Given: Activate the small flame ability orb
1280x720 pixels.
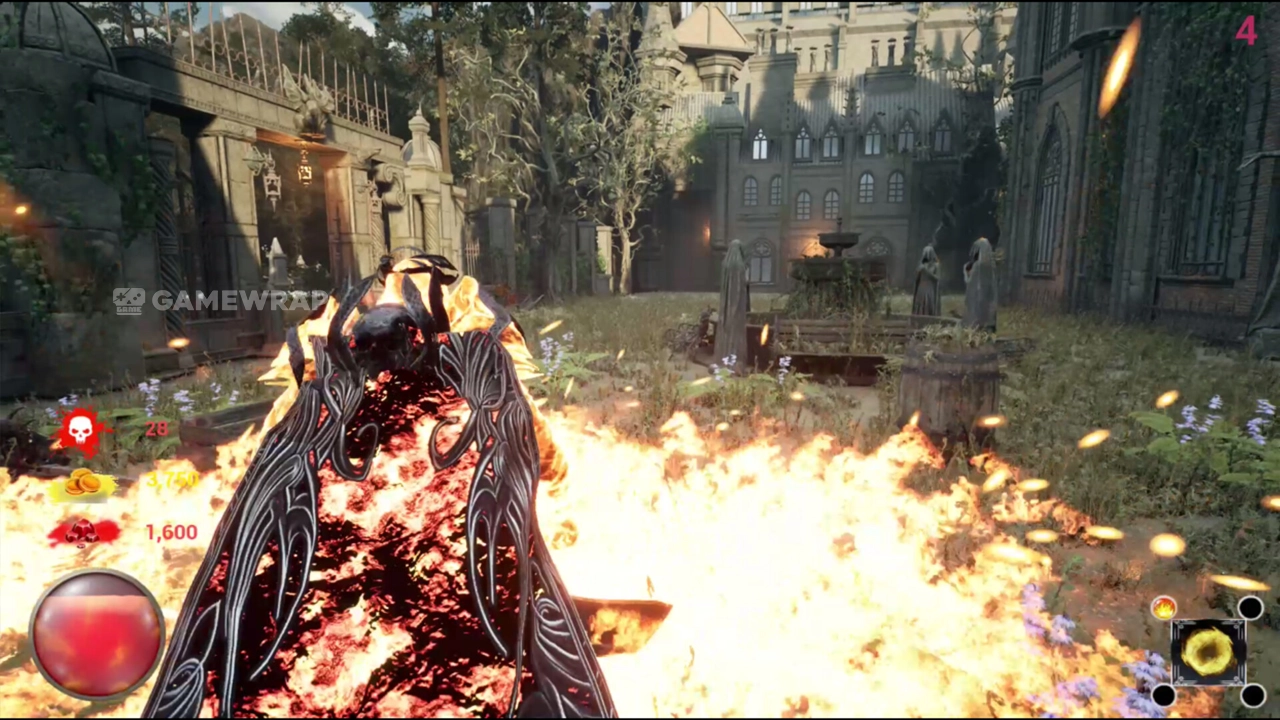Looking at the screenshot, I should point(1163,607).
